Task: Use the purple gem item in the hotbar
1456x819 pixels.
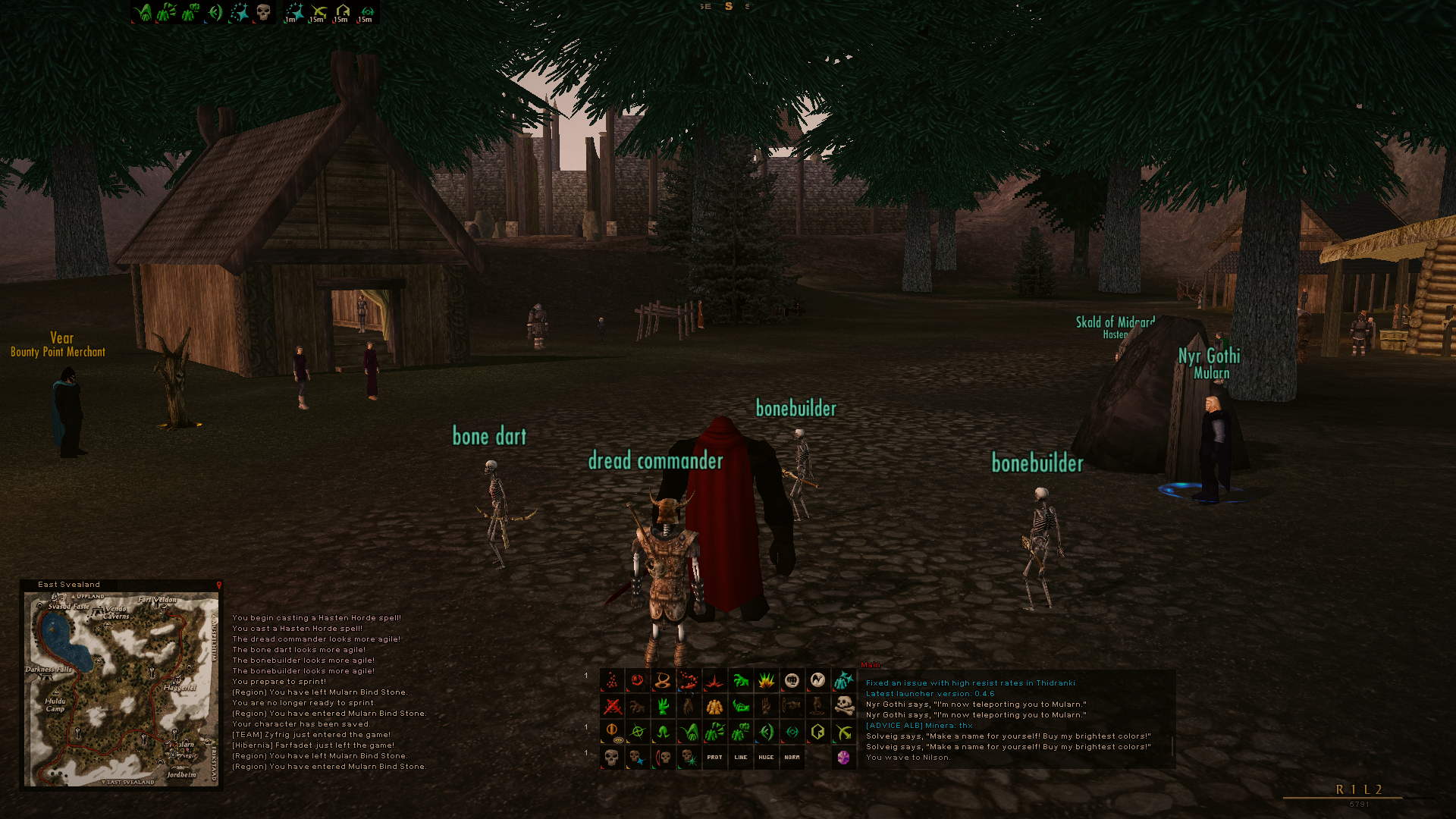Action: coord(843,757)
